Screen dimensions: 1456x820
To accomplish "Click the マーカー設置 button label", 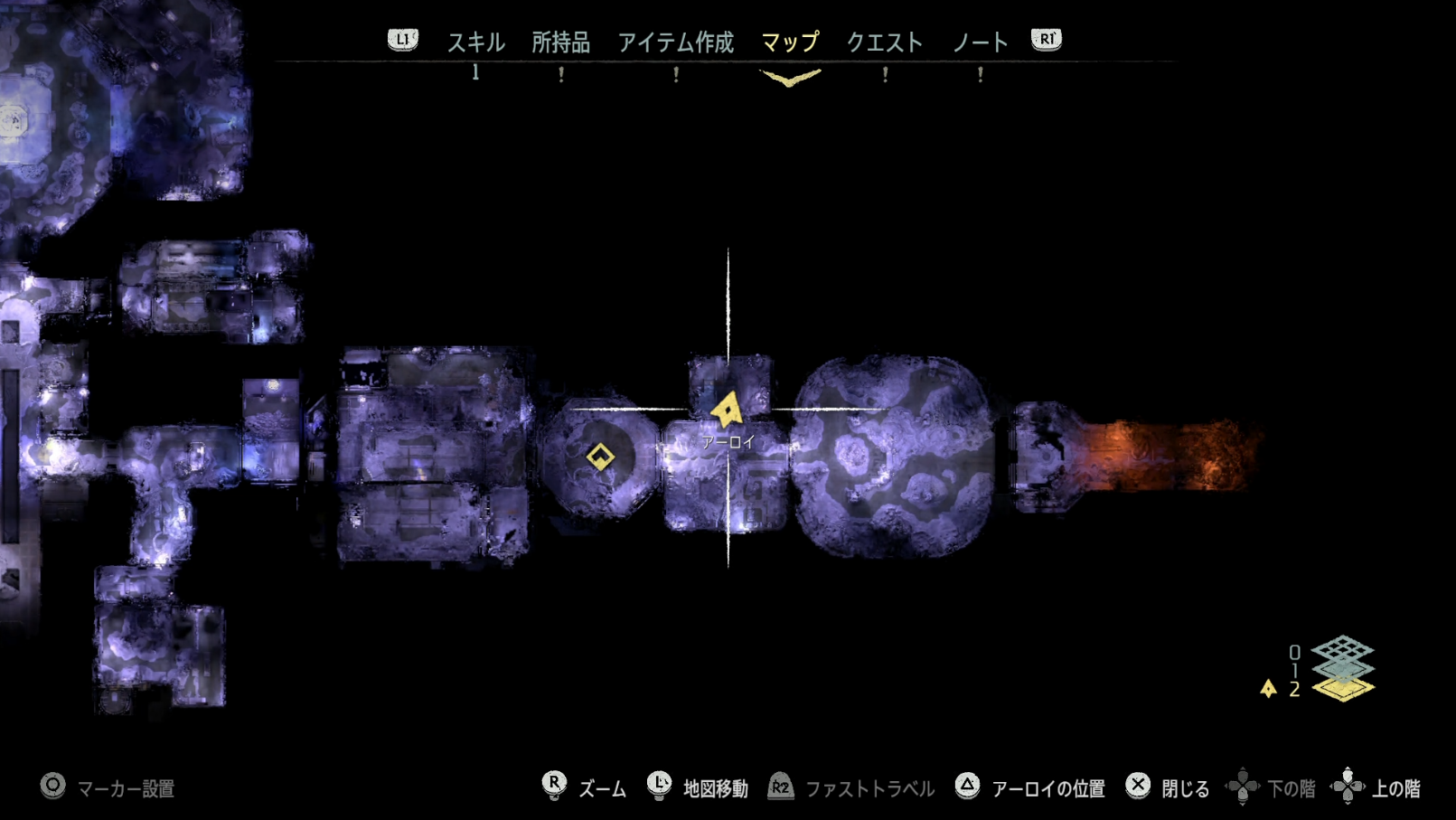I will 129,787.
